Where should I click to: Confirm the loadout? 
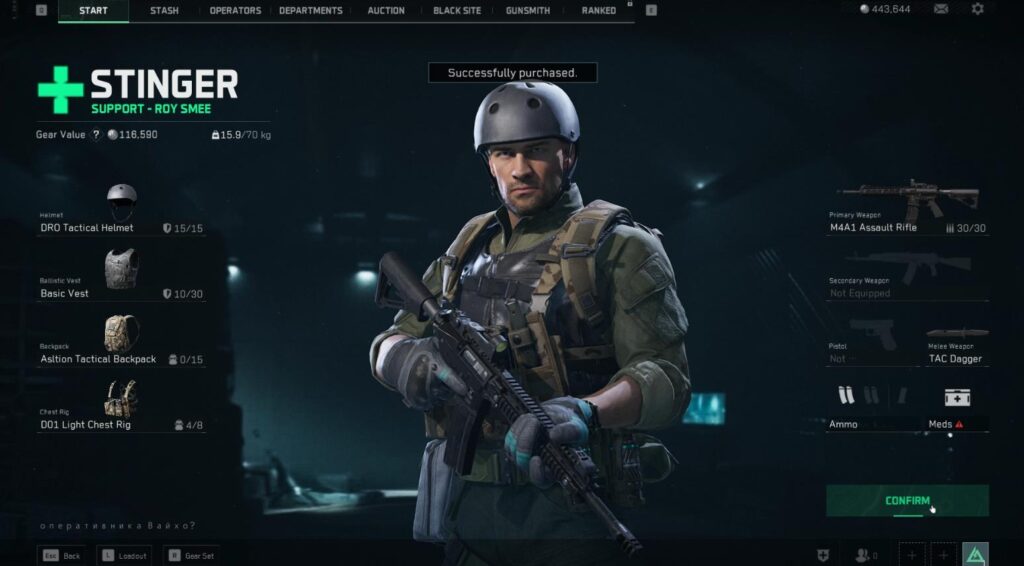907,501
